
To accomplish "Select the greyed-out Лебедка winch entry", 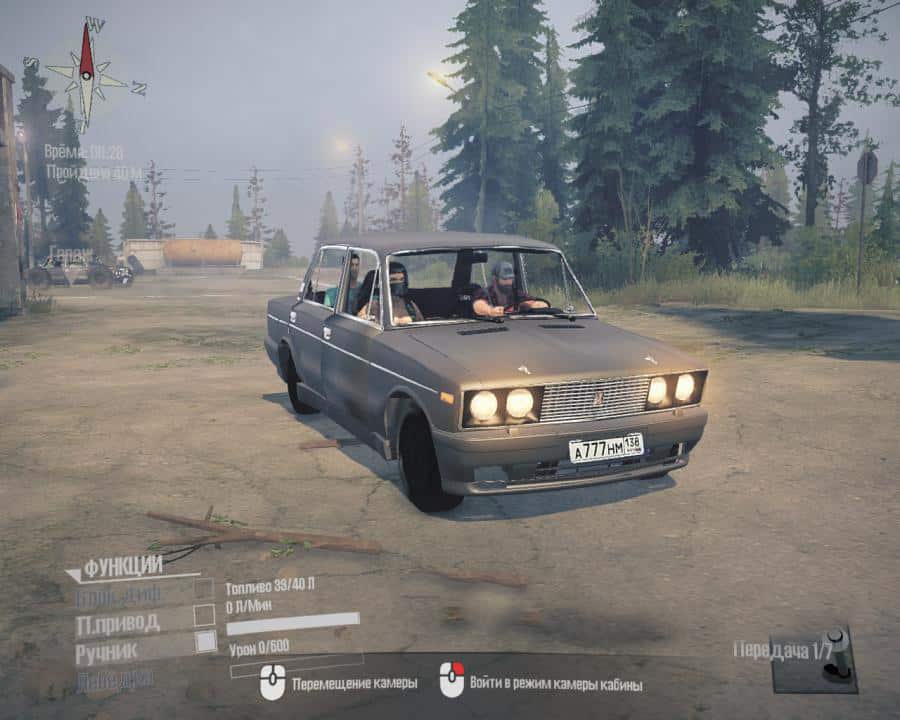I will pyautogui.click(x=114, y=678).
